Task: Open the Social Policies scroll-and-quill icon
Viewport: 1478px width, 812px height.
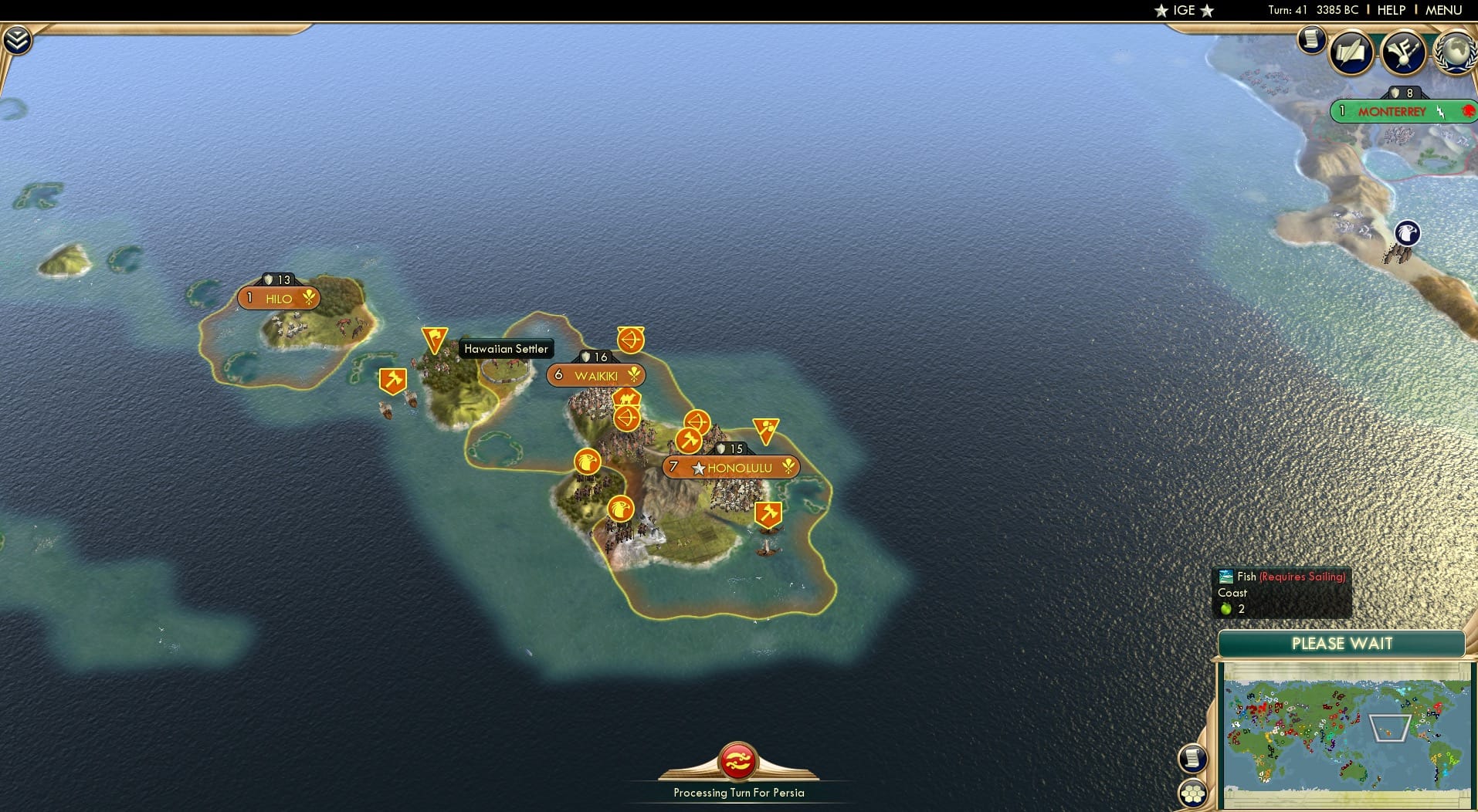Action: point(1352,52)
